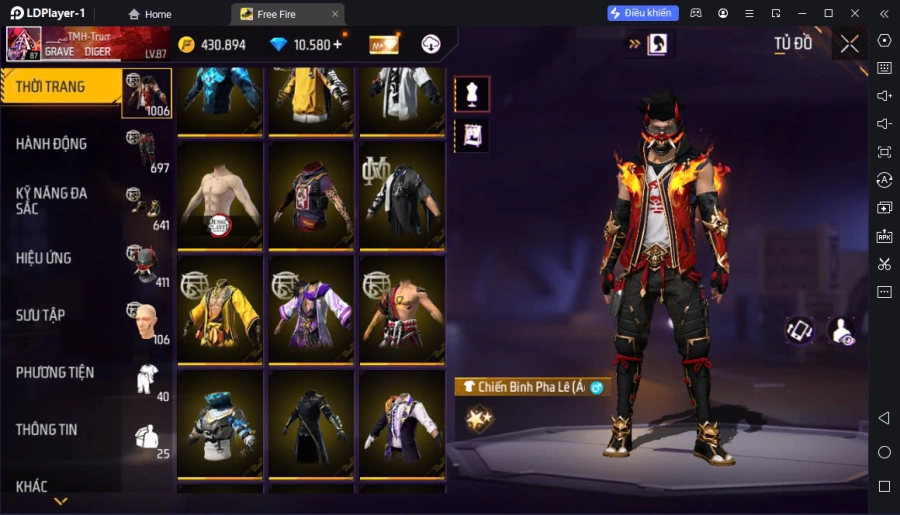900x515 pixels.
Task: Select the long black coat
Action: coord(311,424)
